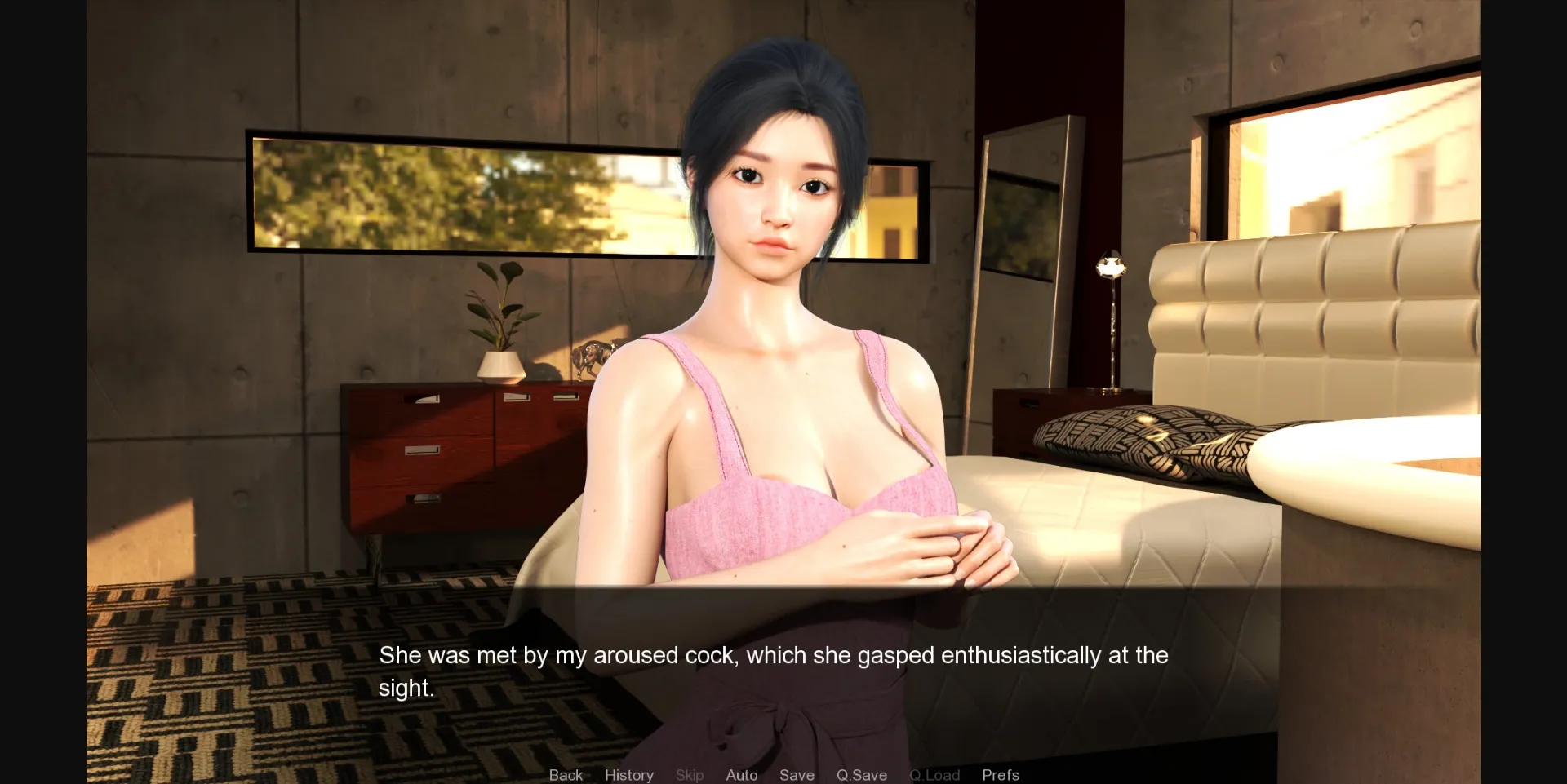Select Auto from the quick menu bar
The image size is (1567, 784).
[x=740, y=775]
